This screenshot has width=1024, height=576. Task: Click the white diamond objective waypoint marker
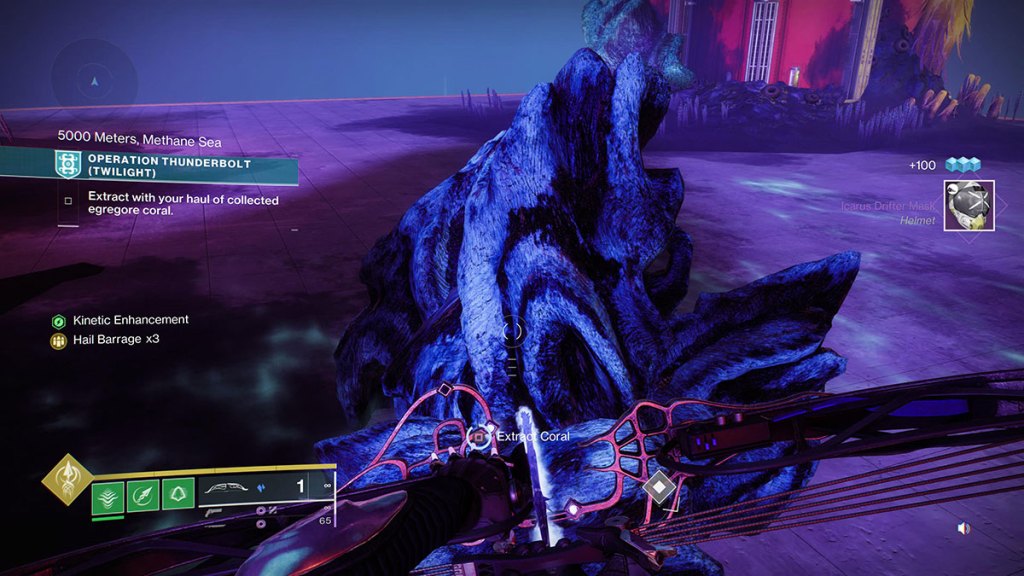(660, 488)
